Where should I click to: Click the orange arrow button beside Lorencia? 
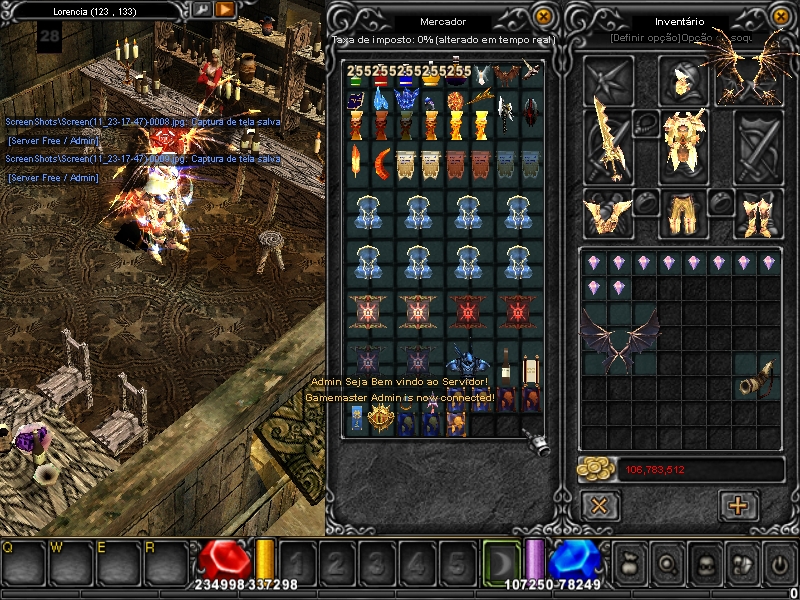click(x=225, y=9)
